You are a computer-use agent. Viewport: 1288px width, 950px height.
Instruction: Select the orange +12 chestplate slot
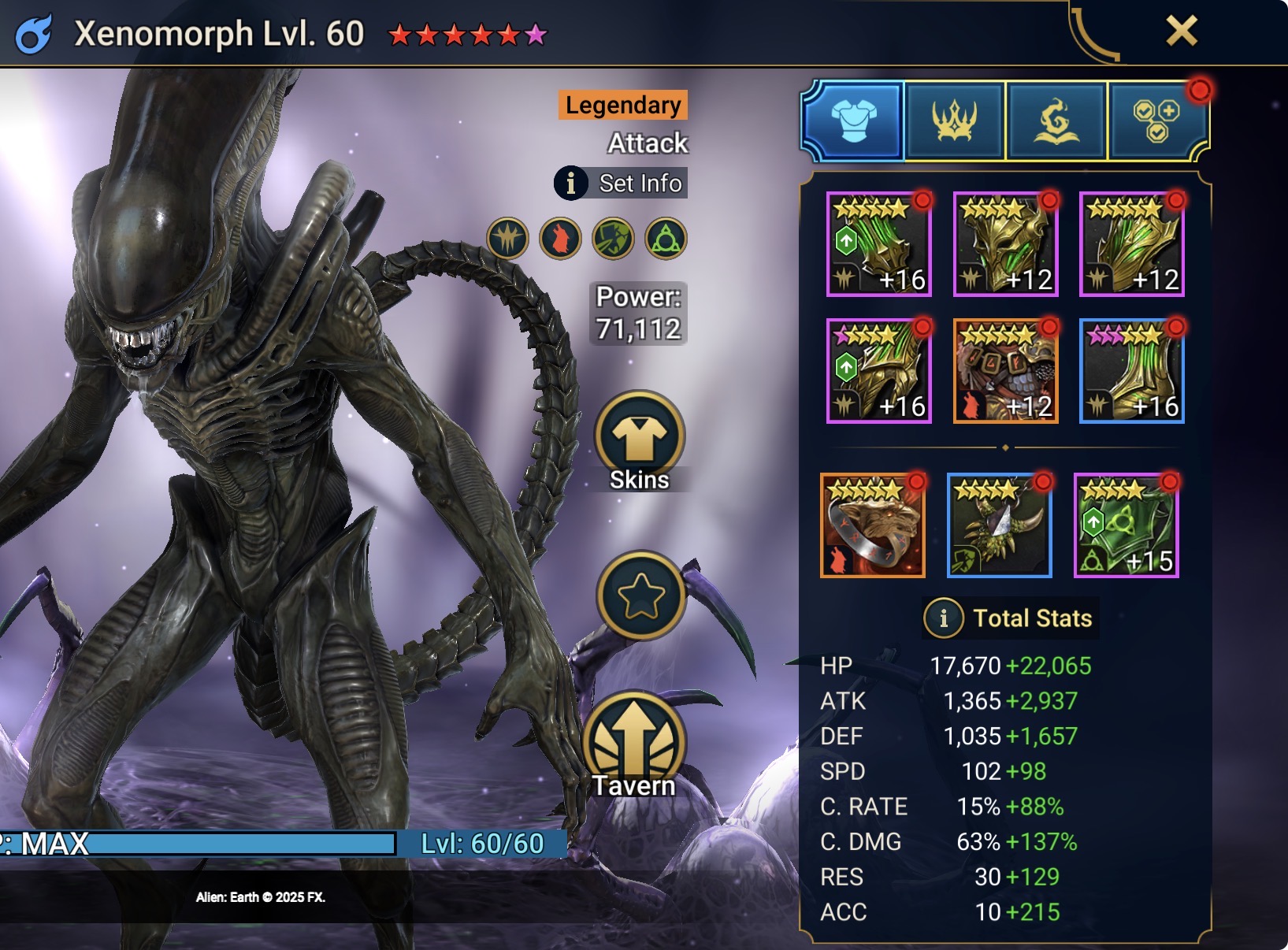pos(1005,371)
